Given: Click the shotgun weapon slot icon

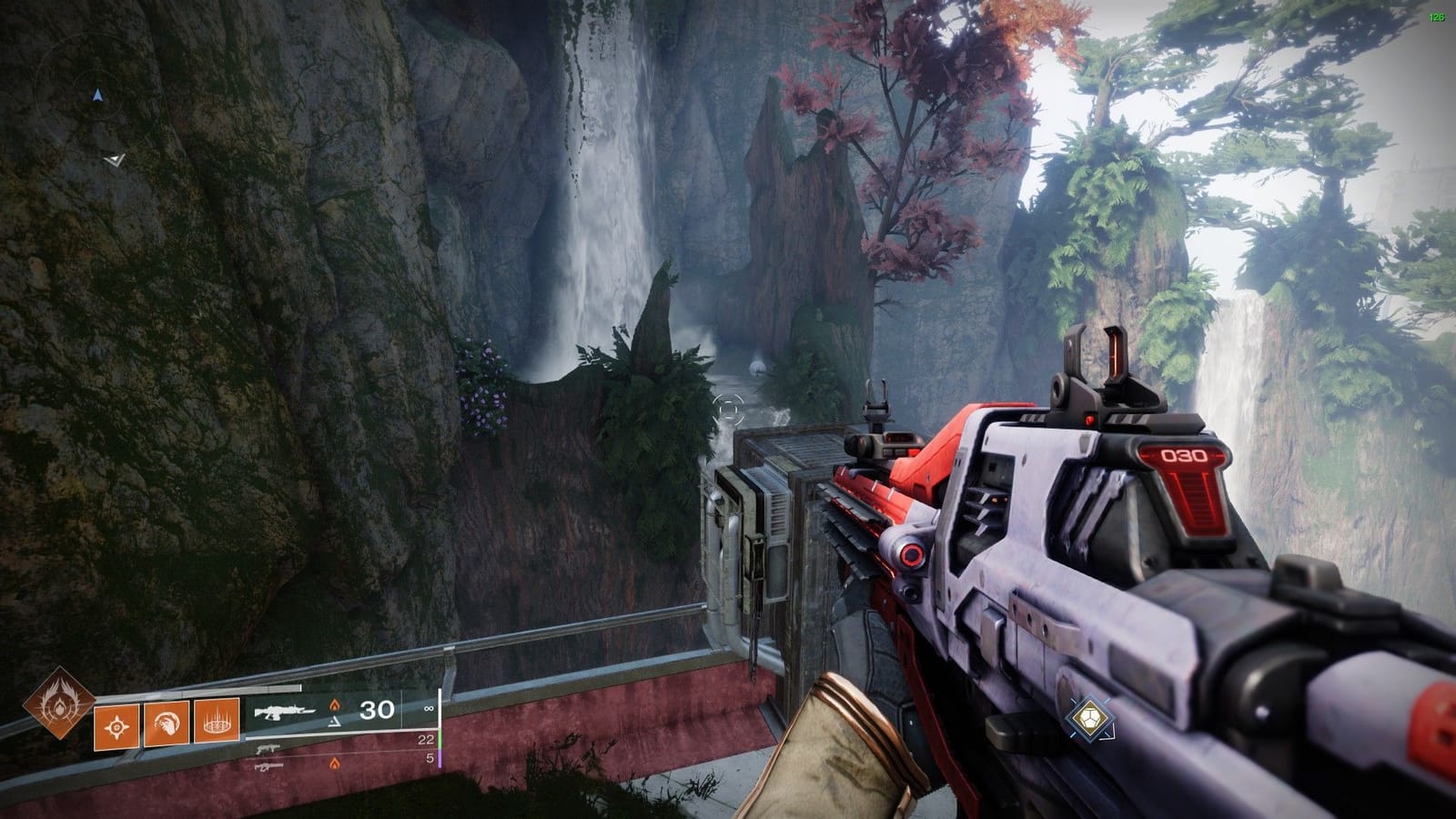Looking at the screenshot, I should click(x=268, y=750).
